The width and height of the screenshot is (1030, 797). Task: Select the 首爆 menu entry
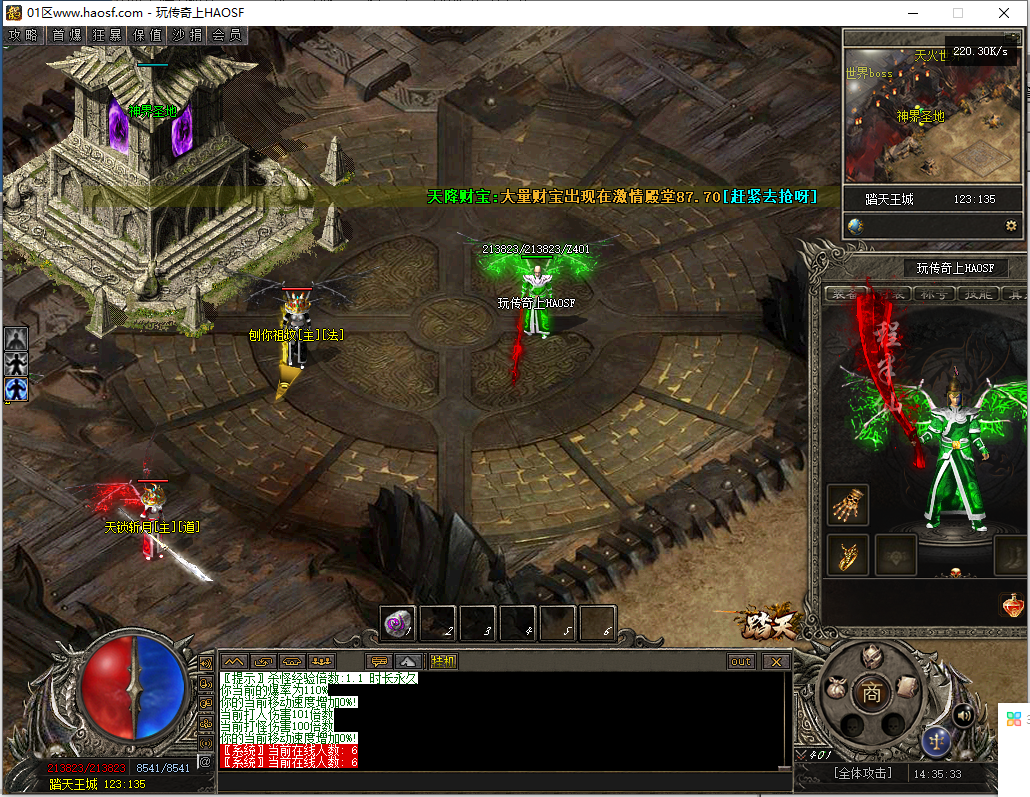pyautogui.click(x=67, y=34)
